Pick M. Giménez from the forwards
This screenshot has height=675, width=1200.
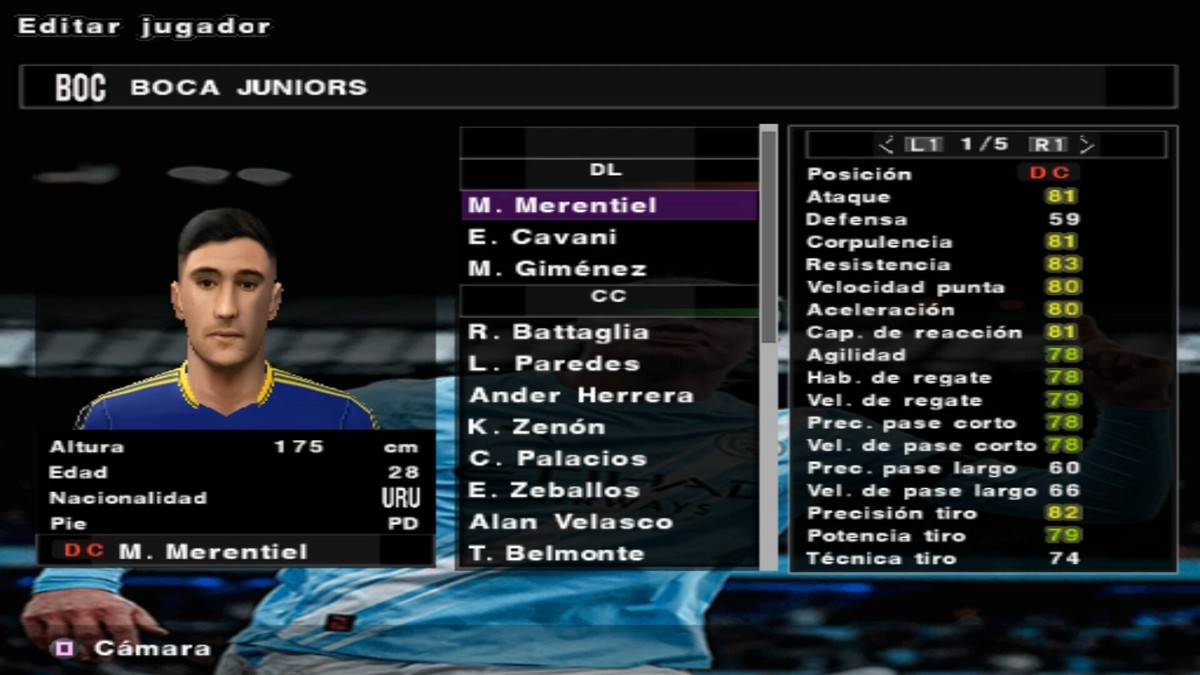pos(608,269)
